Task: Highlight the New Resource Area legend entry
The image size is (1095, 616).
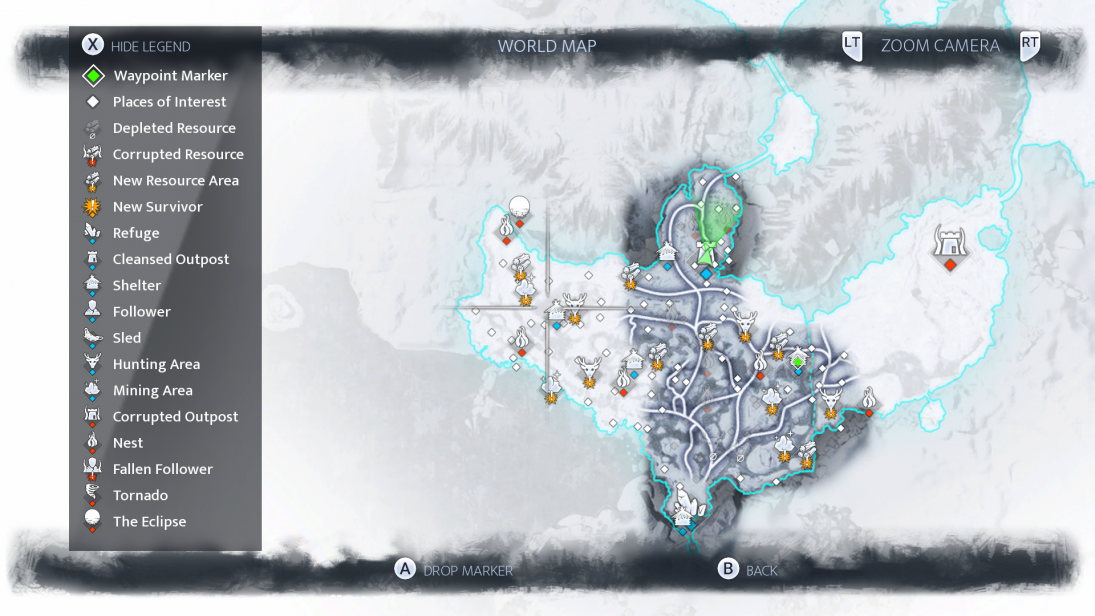Action: tap(175, 181)
